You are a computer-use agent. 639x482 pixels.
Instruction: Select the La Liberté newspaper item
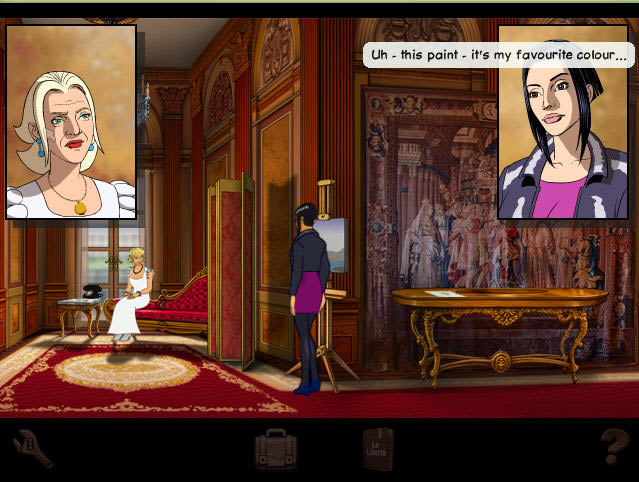pos(379,450)
